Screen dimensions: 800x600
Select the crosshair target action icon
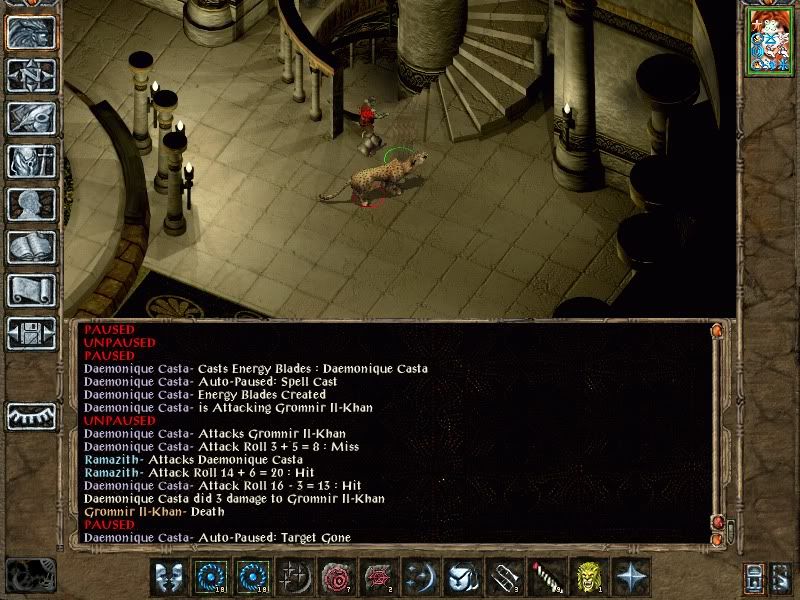(295, 577)
